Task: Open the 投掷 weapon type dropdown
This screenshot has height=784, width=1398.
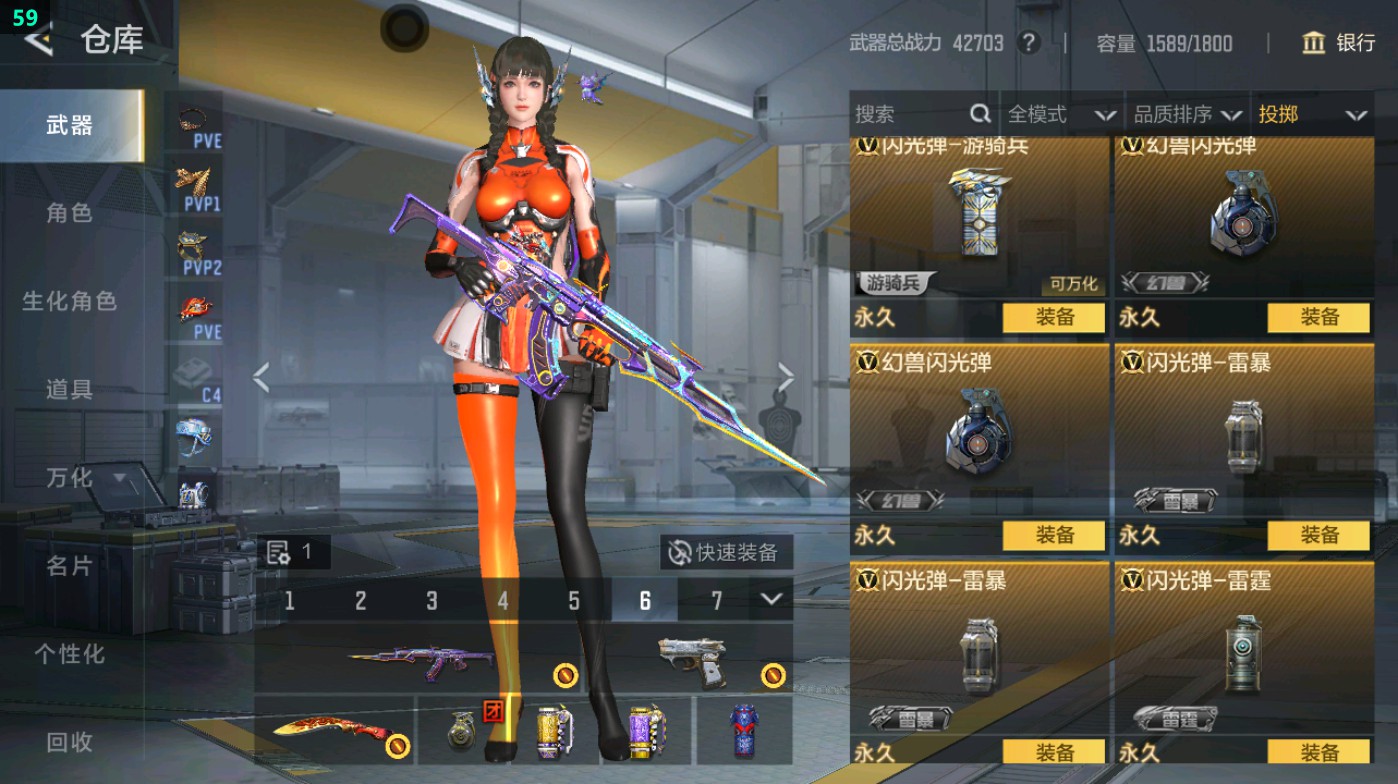Action: click(1311, 115)
